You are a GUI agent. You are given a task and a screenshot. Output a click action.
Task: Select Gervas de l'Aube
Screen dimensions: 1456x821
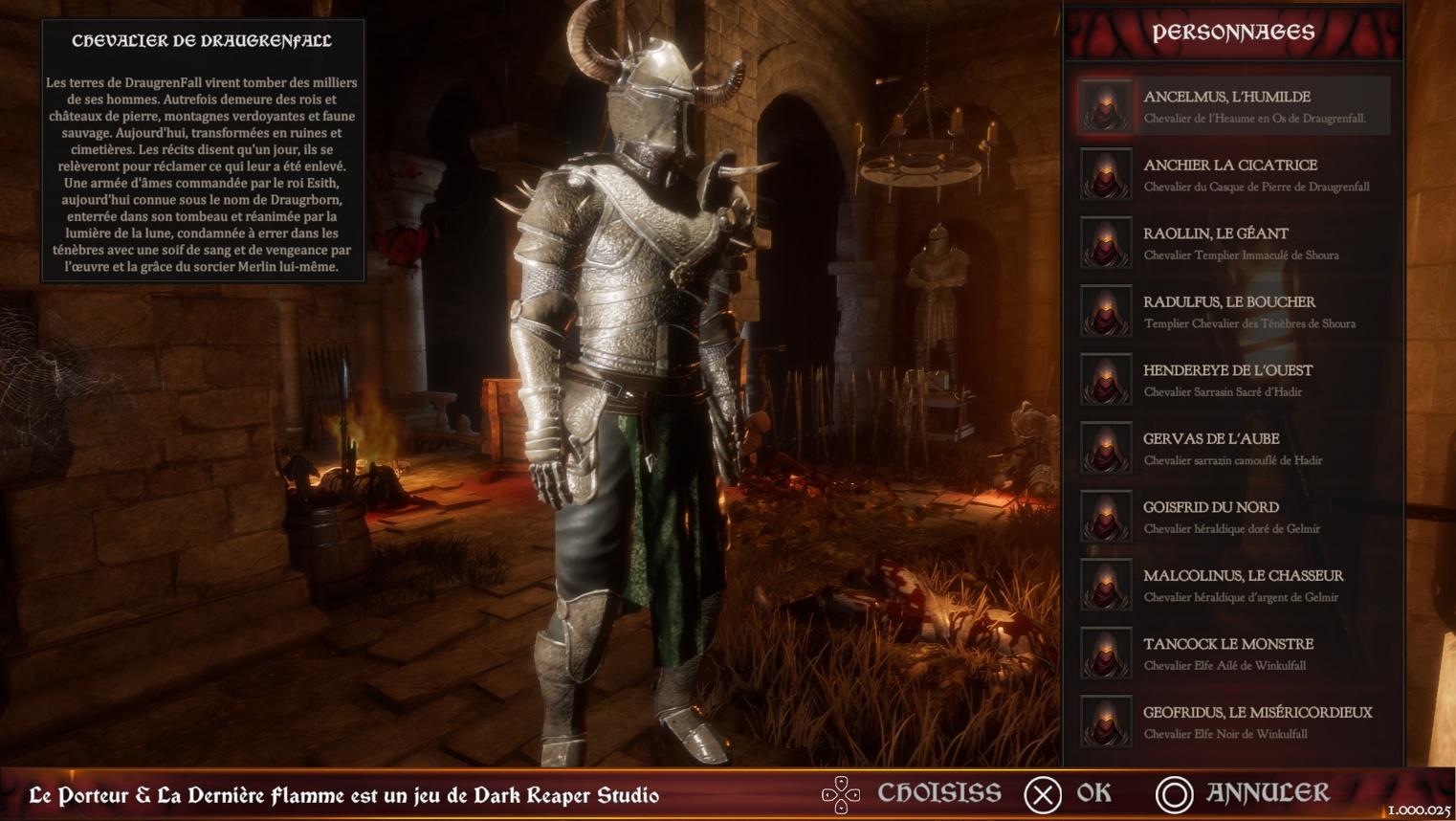click(x=1232, y=448)
